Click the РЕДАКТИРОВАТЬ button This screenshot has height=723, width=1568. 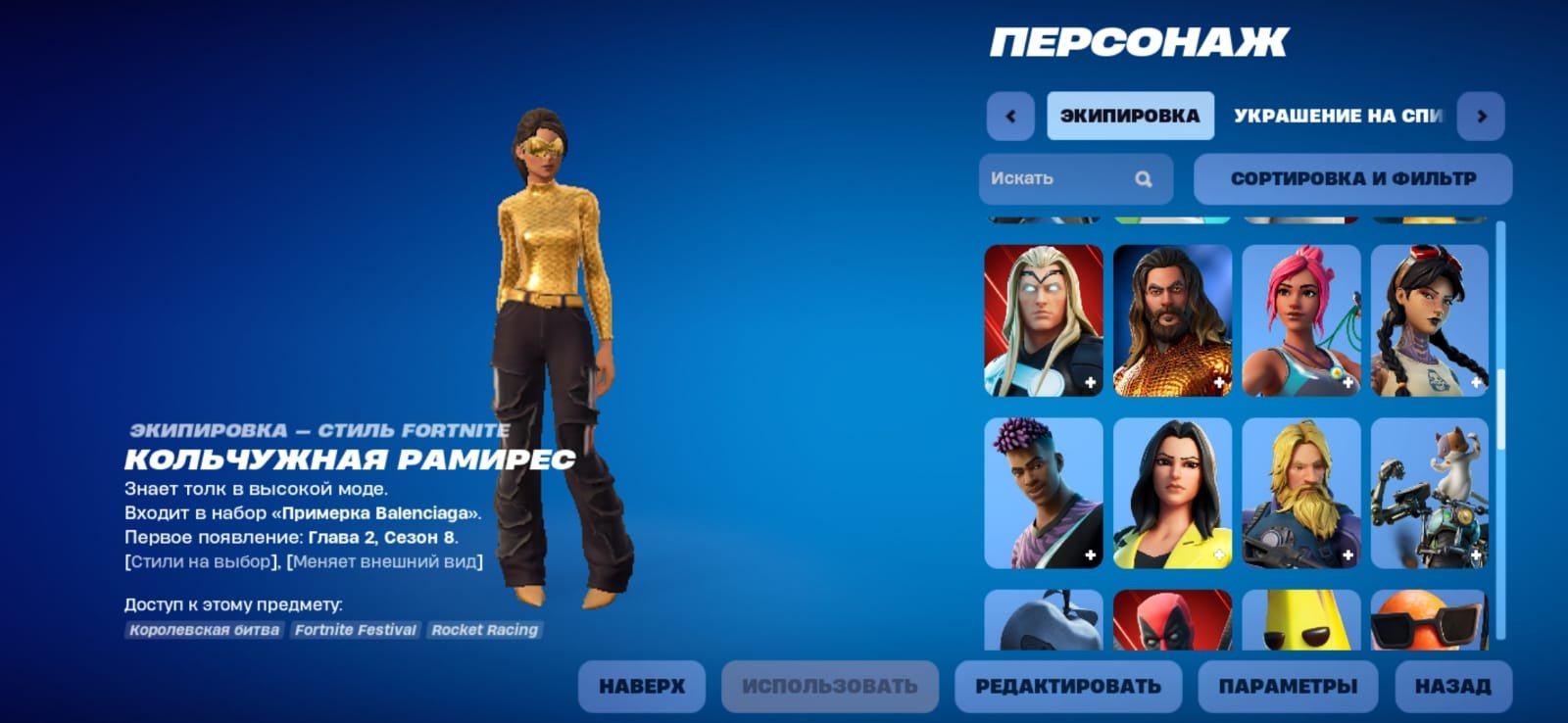pos(1066,685)
